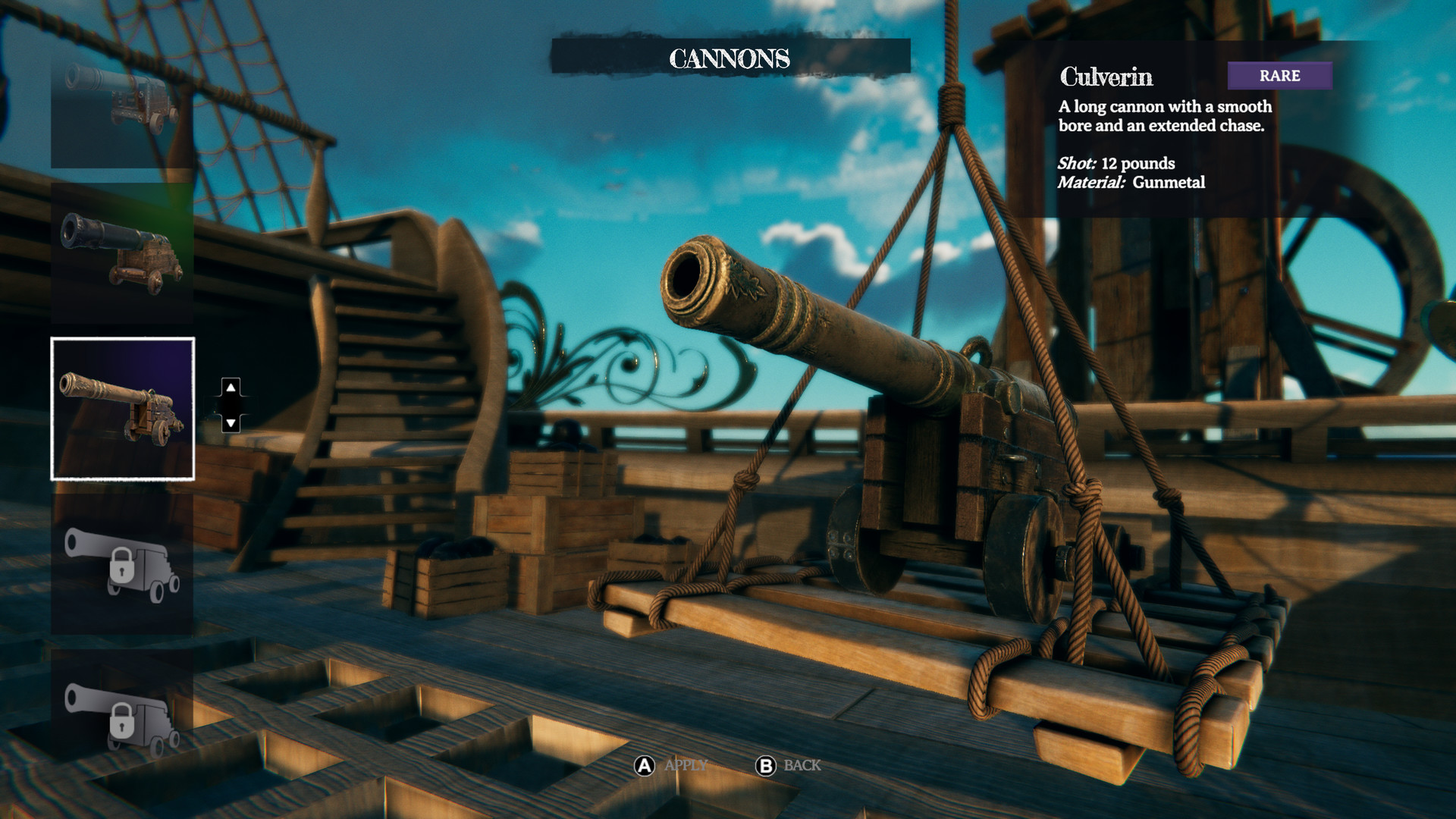Click the up arrow to browse previous cannon
1456x819 pixels.
(230, 388)
